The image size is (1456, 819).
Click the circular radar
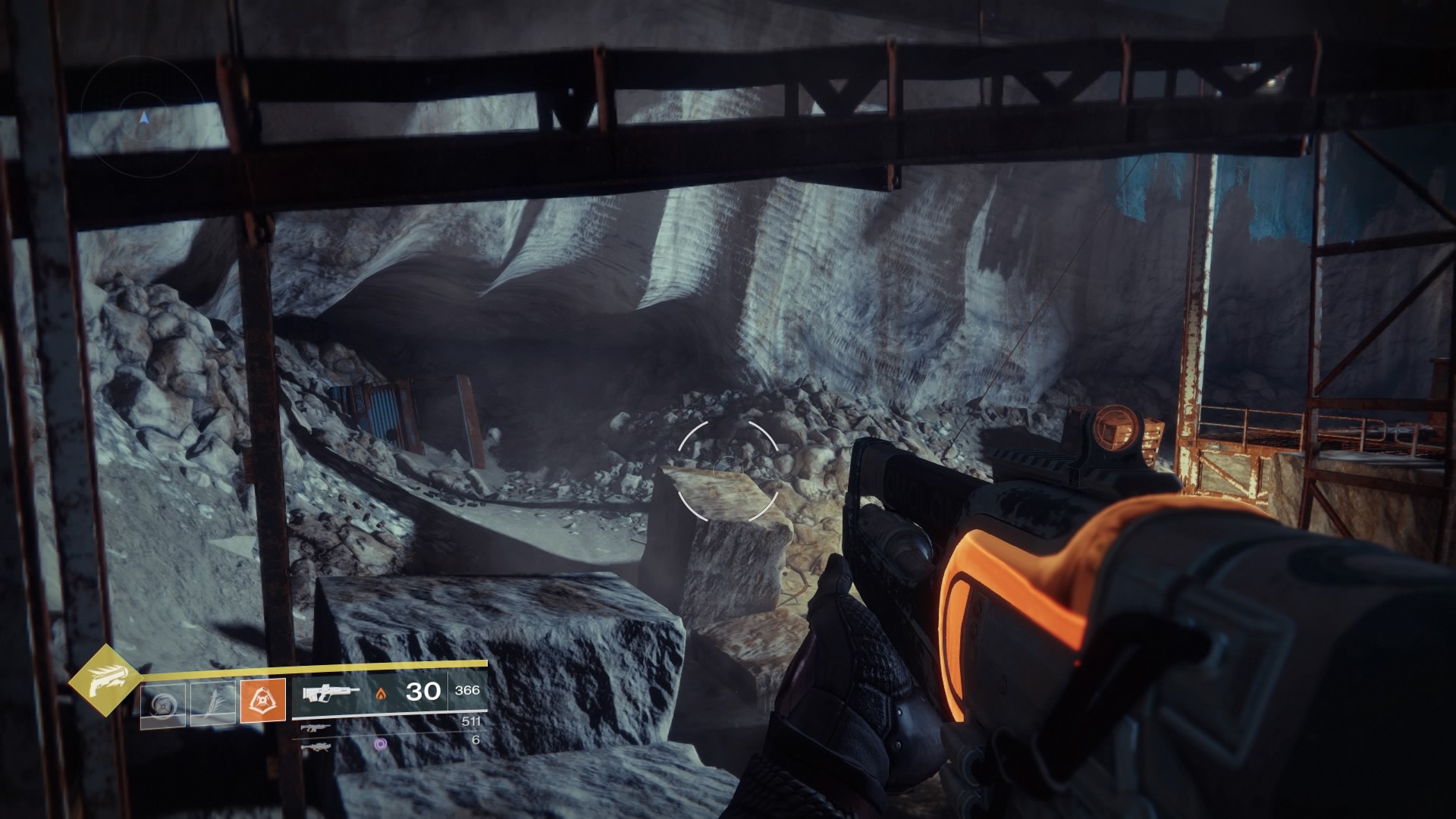(143, 118)
